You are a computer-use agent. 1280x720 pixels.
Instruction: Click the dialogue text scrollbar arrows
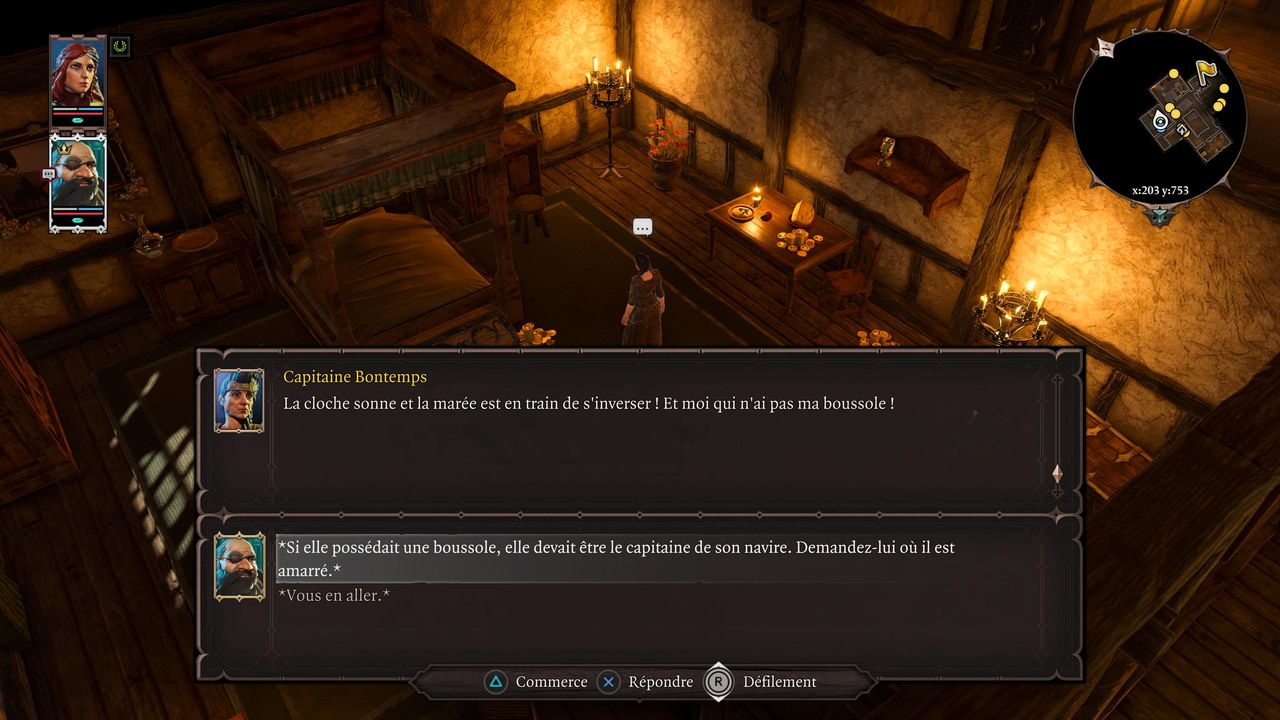click(x=1057, y=473)
